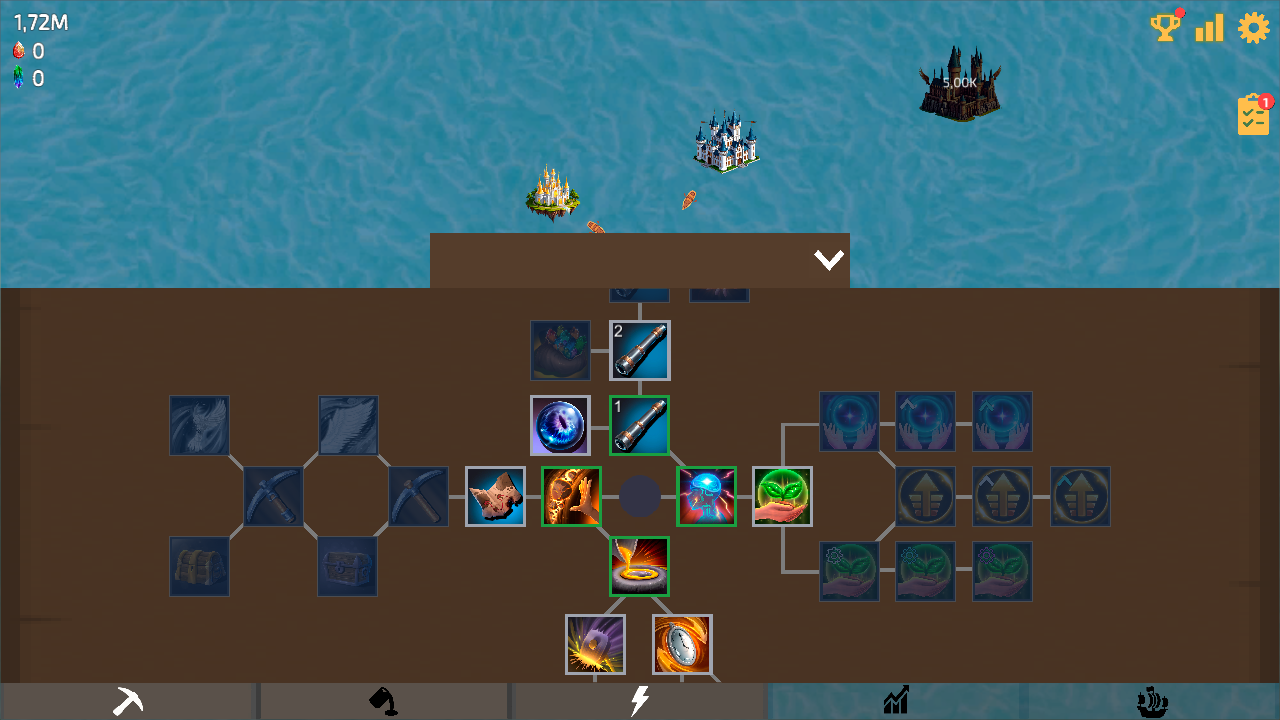Select the blue lightning orb skill
This screenshot has width=1280, height=720.
click(x=707, y=496)
